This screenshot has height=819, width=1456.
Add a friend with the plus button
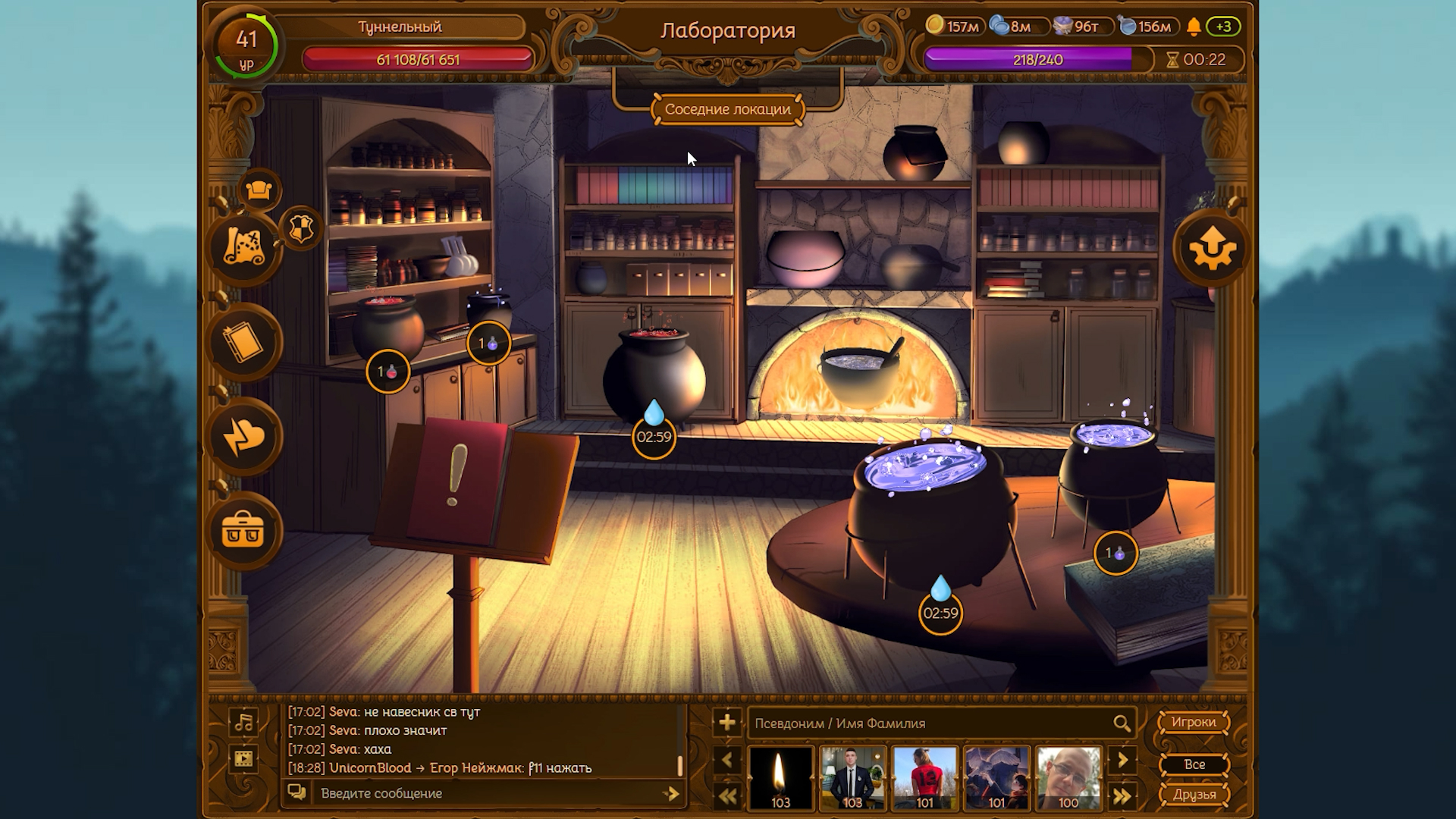click(726, 723)
